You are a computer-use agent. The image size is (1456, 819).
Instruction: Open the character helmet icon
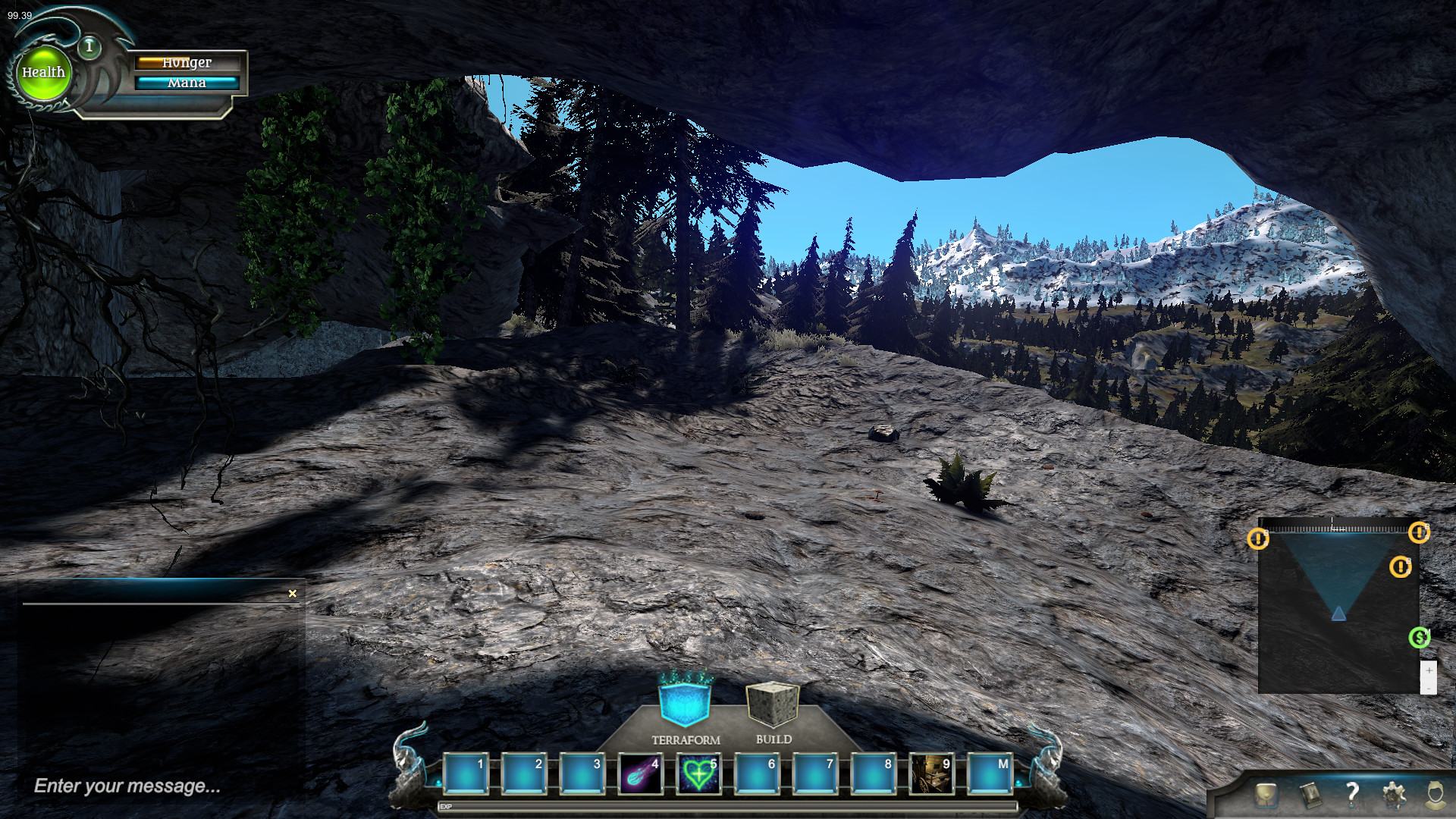(1436, 794)
